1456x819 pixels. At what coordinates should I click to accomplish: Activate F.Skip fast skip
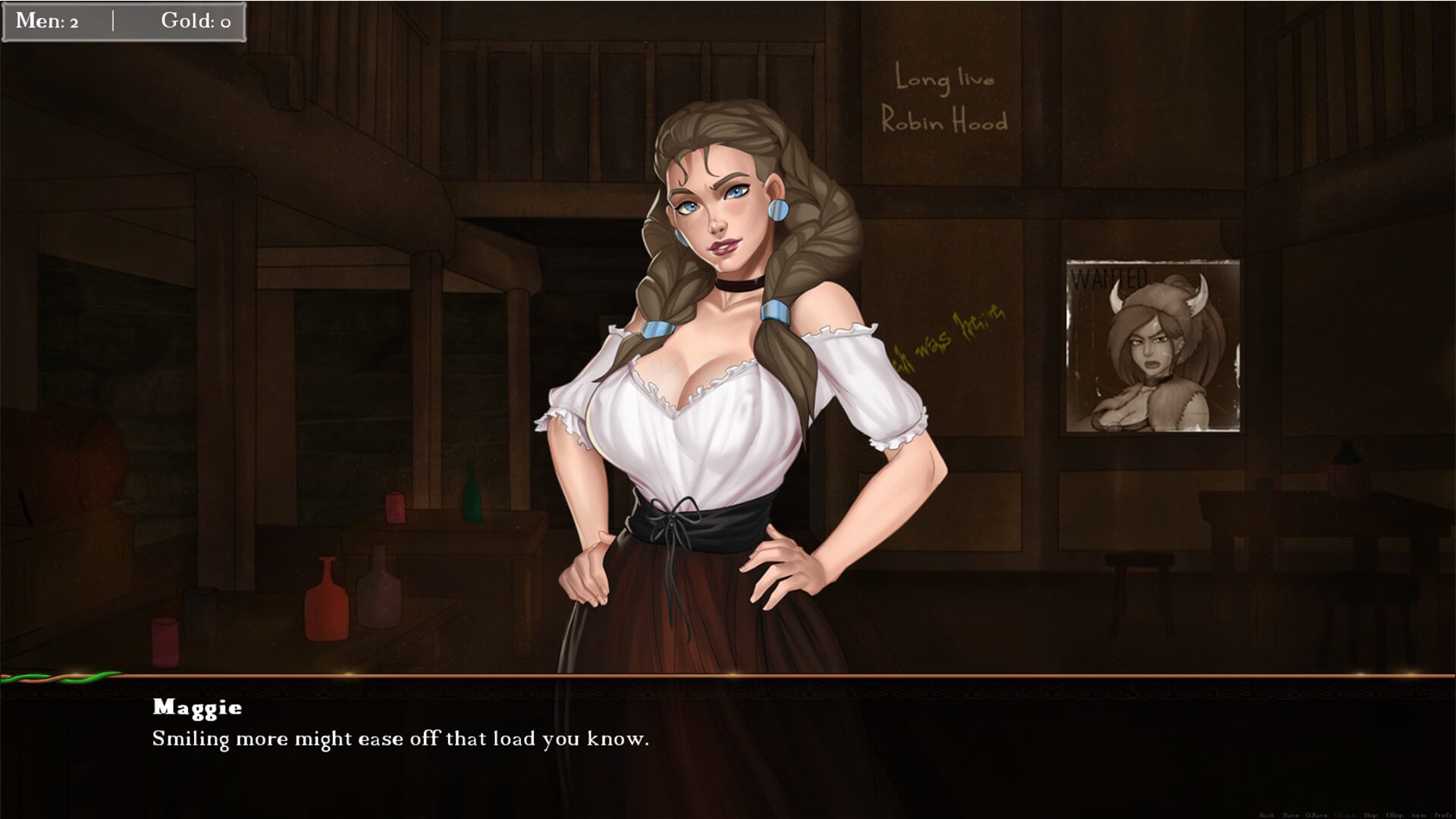pos(1395,815)
